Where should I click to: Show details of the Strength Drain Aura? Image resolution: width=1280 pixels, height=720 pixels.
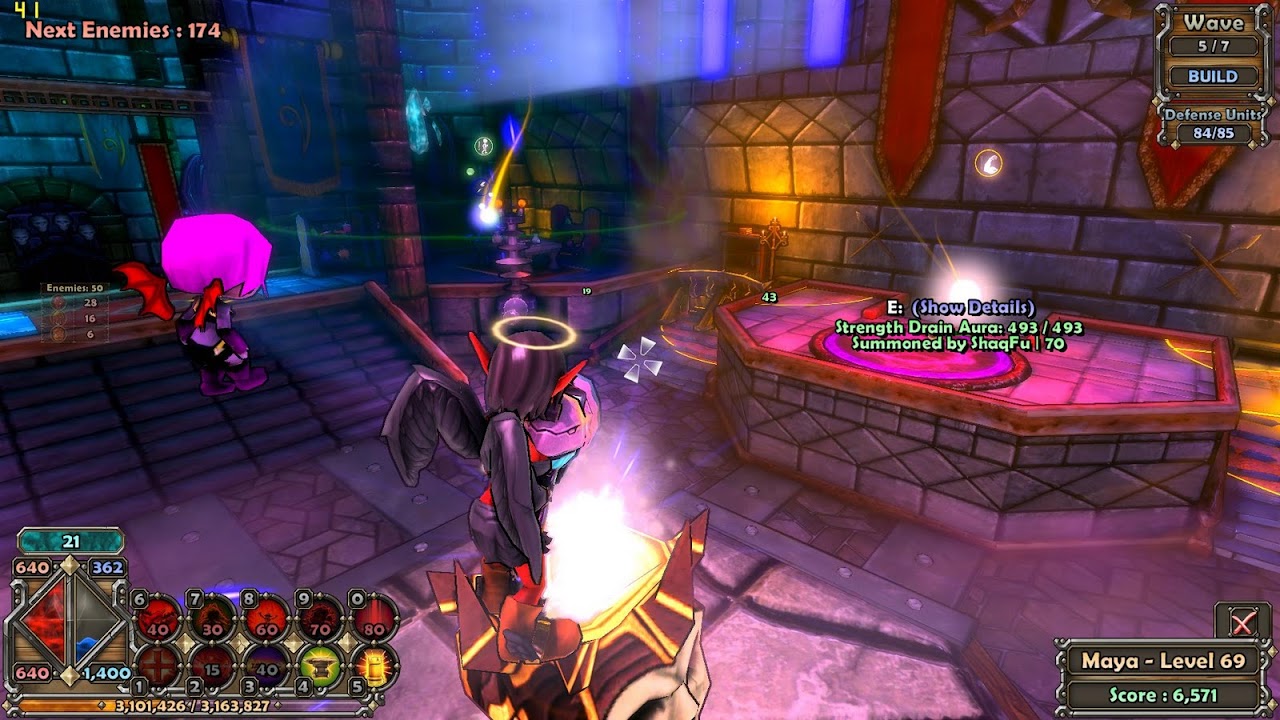[973, 307]
